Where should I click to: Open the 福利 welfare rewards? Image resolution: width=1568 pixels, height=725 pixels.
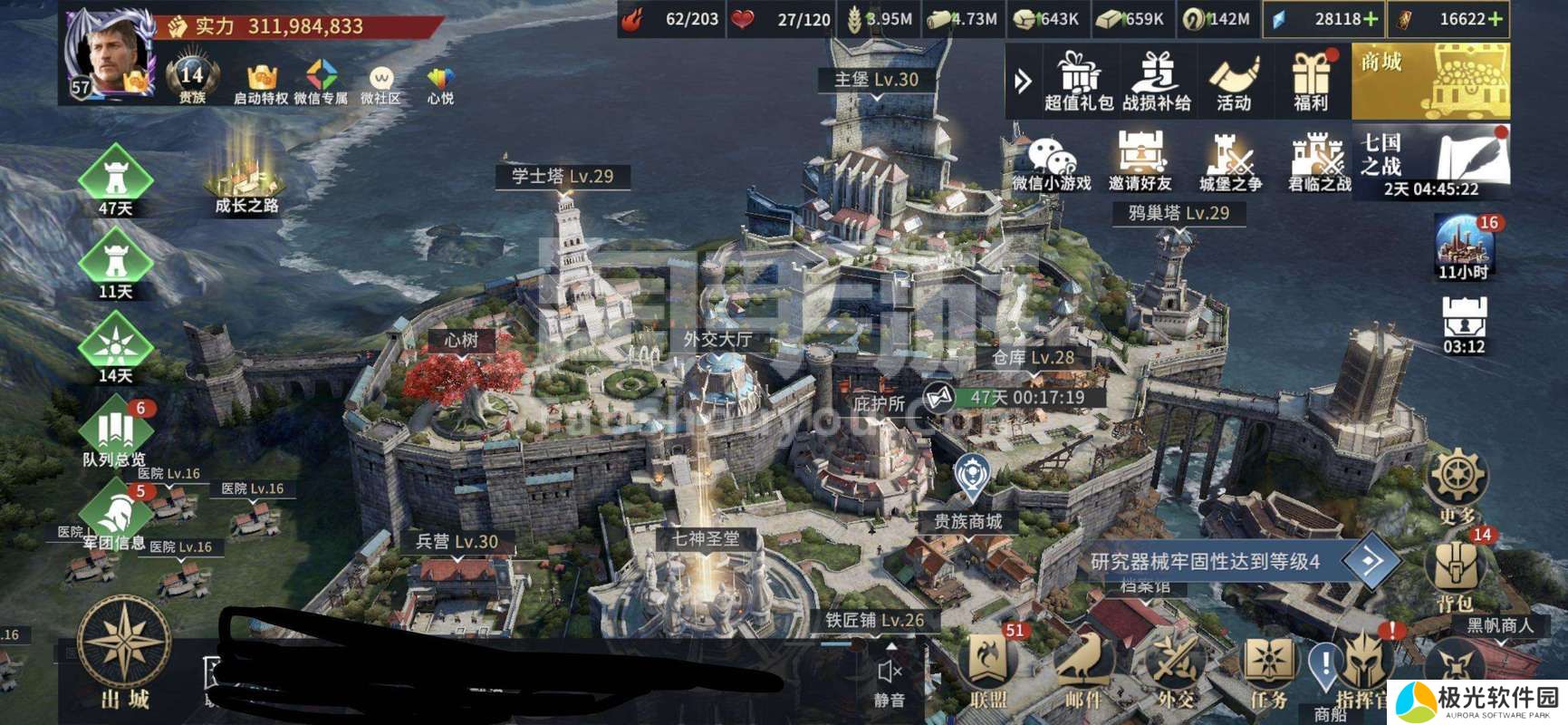[x=1310, y=80]
